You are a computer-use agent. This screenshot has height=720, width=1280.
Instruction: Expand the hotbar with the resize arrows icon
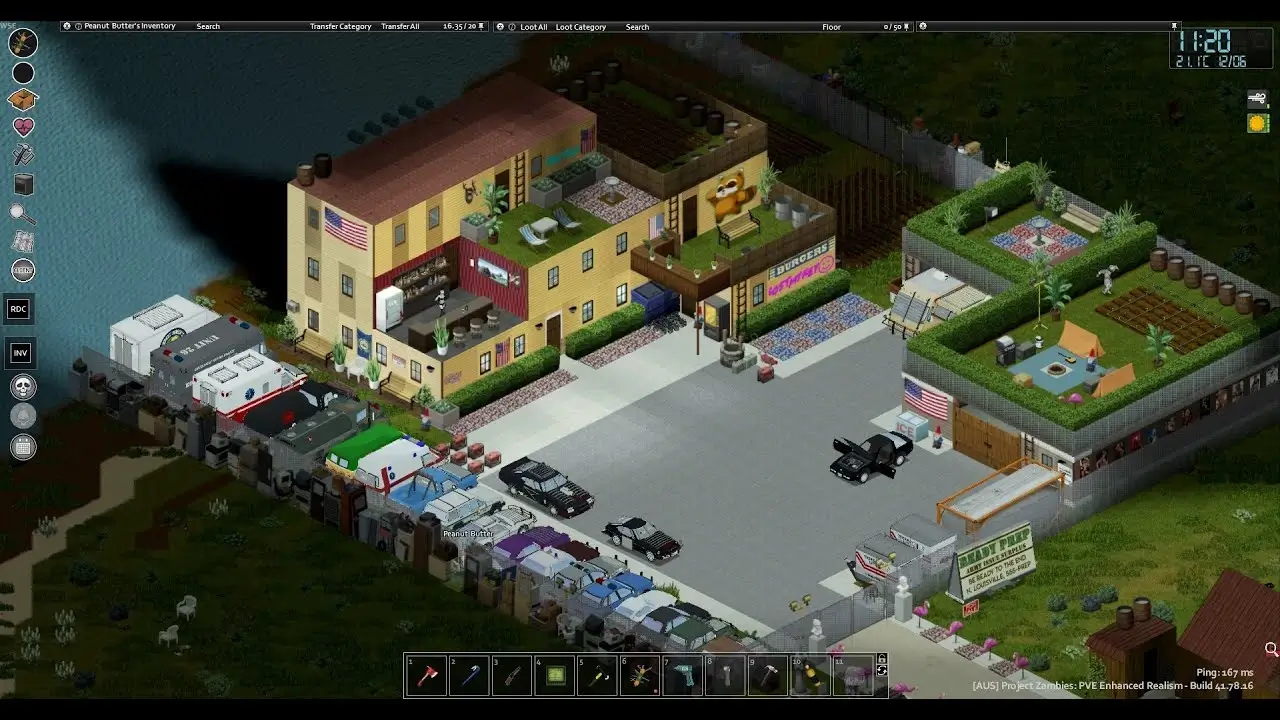(884, 672)
